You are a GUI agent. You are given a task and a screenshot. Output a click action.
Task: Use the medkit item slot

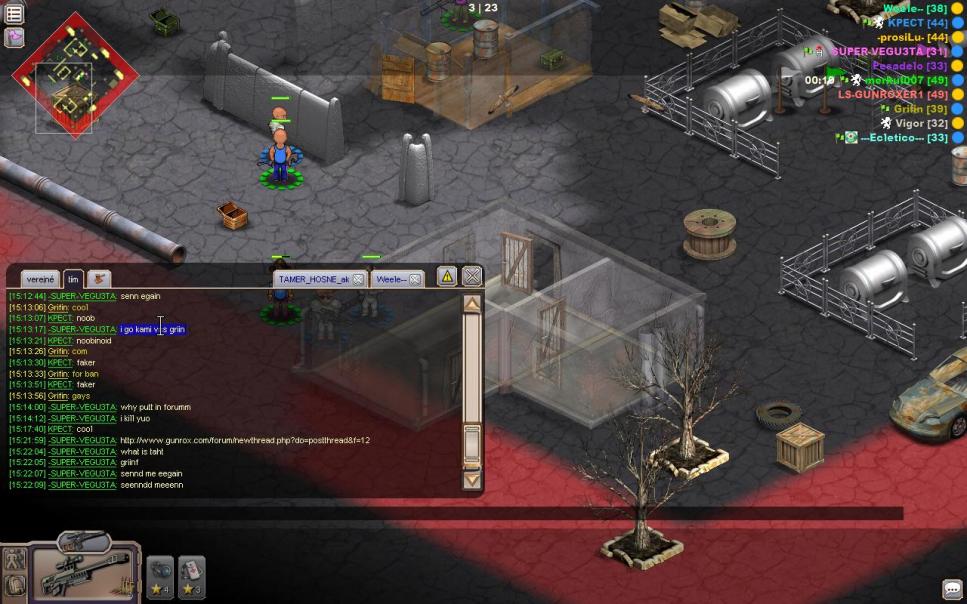coord(192,573)
